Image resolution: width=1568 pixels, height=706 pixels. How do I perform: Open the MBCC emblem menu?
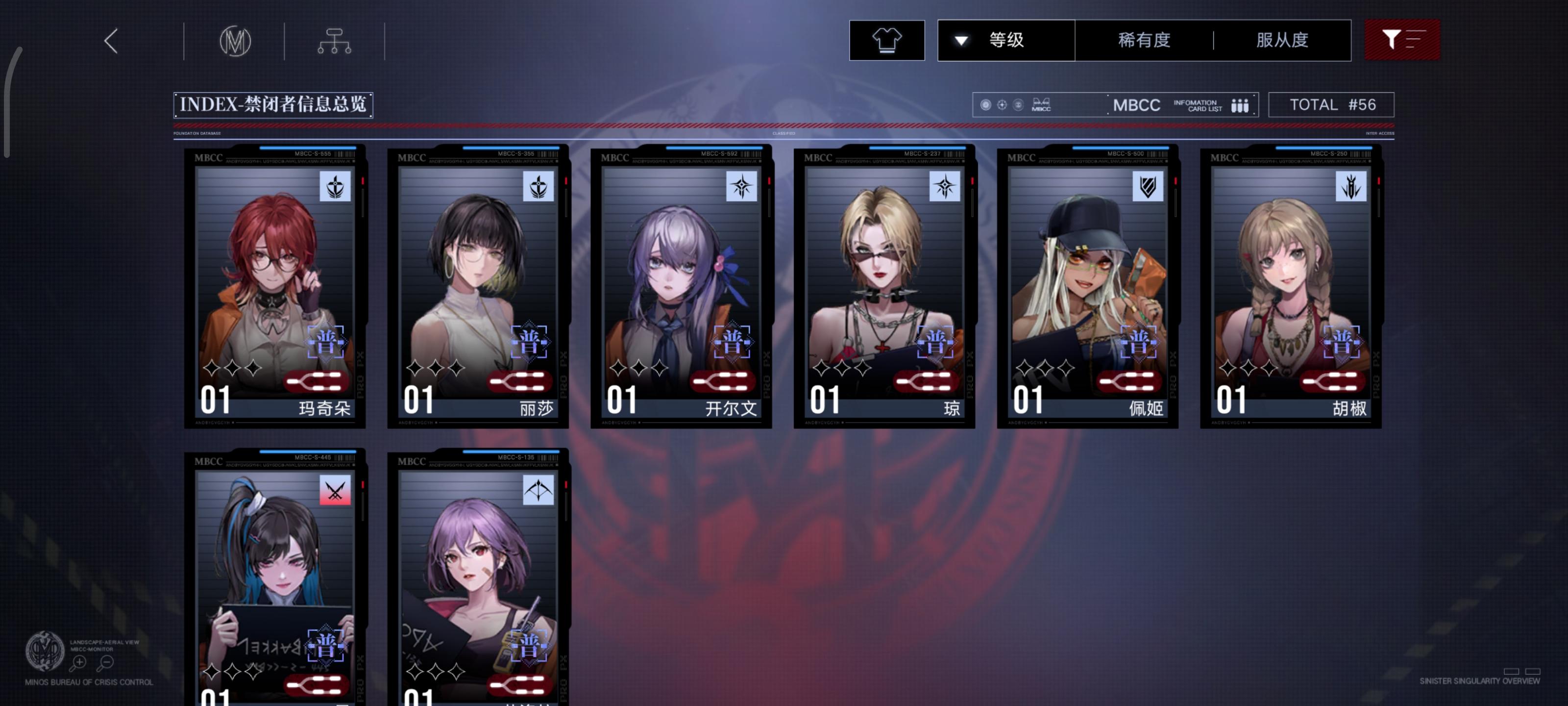coord(236,40)
